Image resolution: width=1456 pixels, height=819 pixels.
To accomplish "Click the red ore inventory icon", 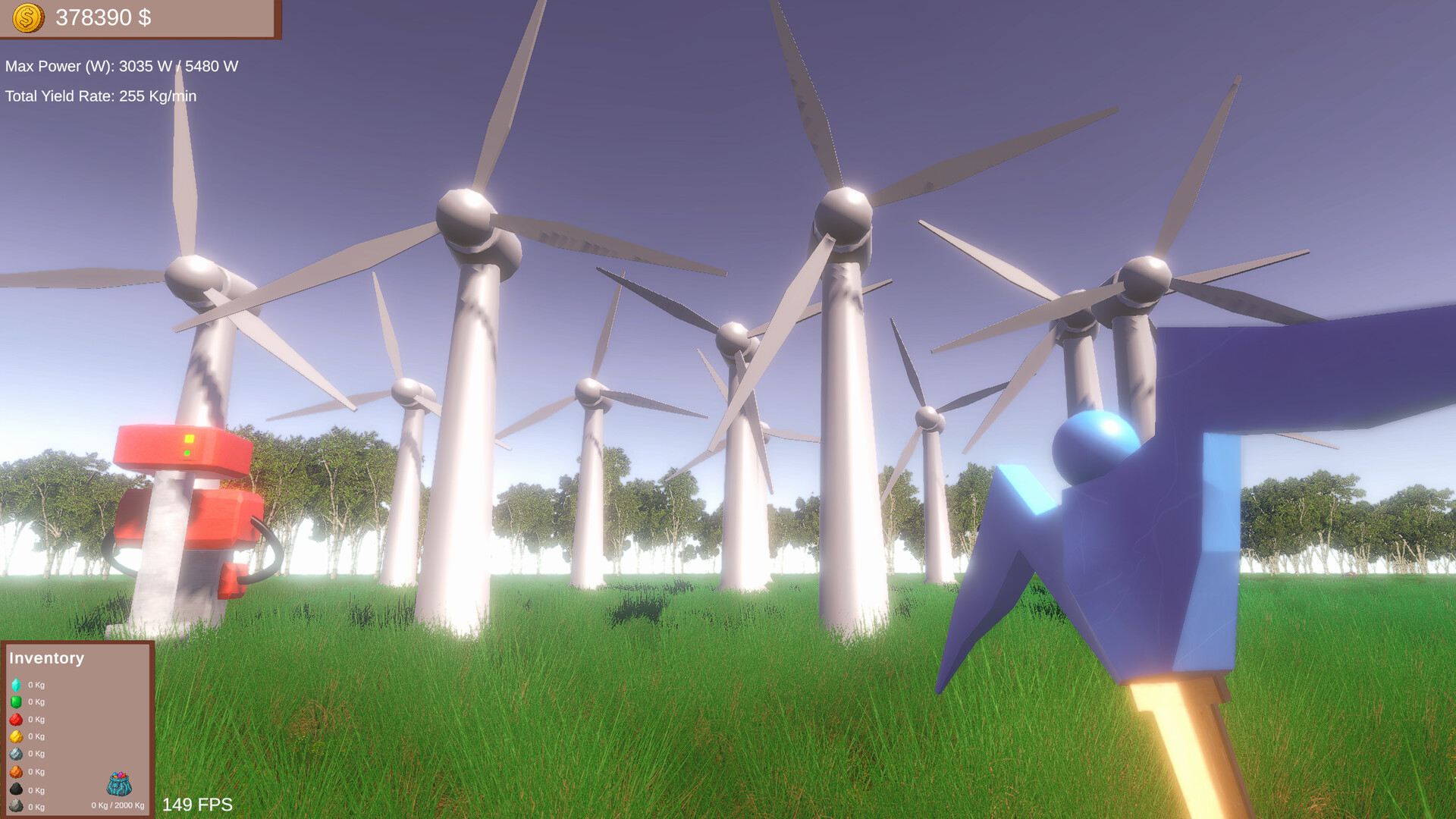I will point(16,720).
